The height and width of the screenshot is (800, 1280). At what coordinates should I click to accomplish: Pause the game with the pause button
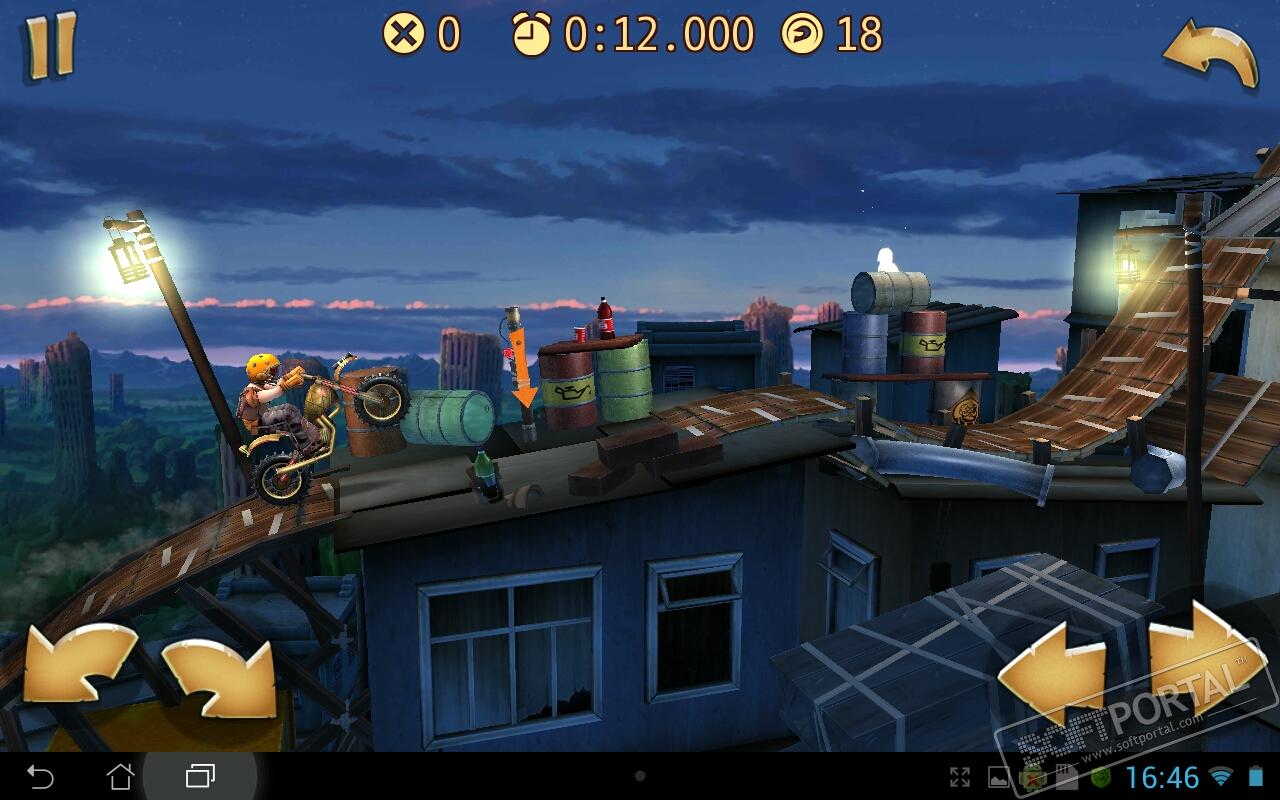50,45
